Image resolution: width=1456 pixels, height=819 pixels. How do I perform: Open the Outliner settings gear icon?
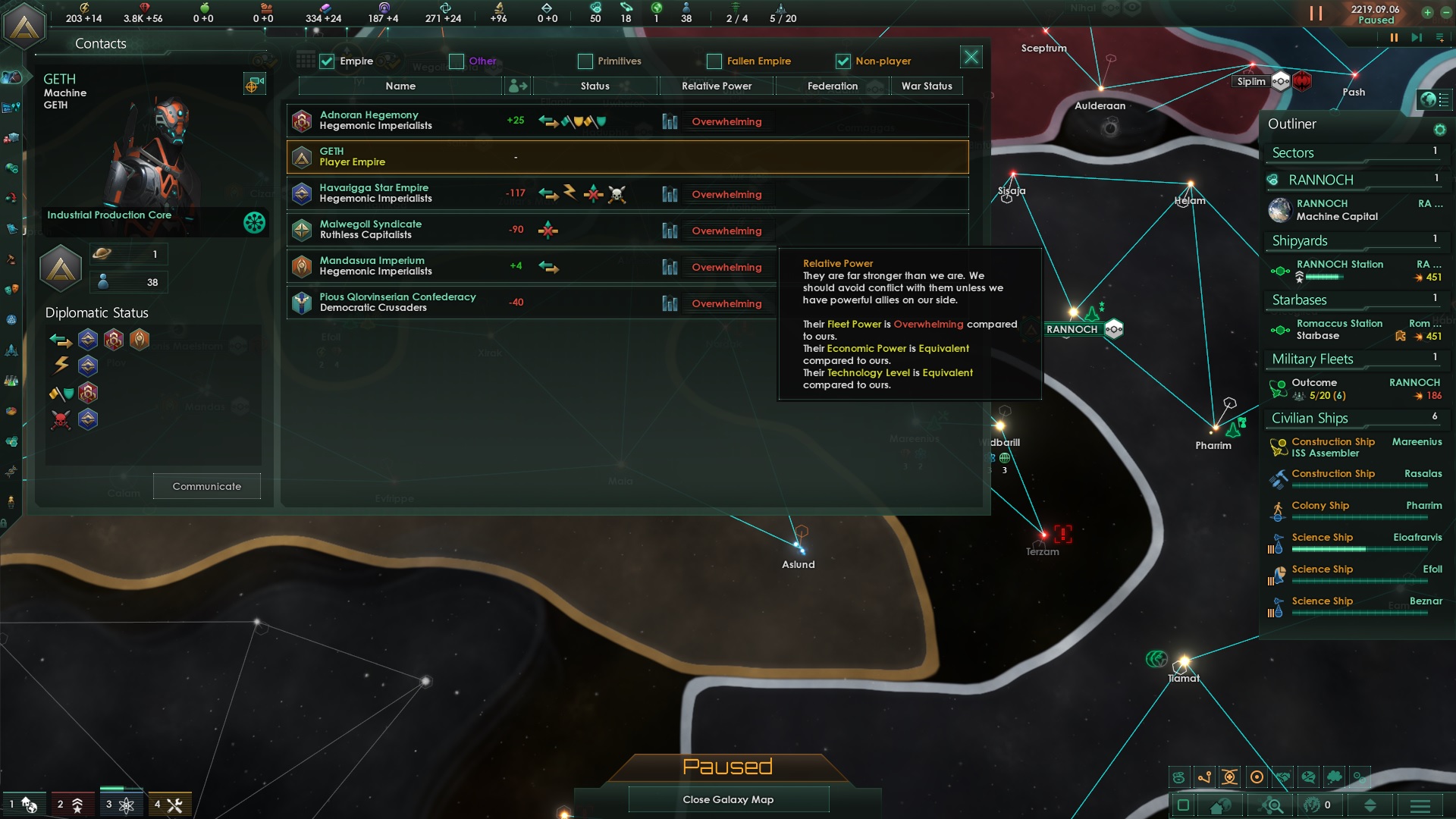(x=1442, y=130)
